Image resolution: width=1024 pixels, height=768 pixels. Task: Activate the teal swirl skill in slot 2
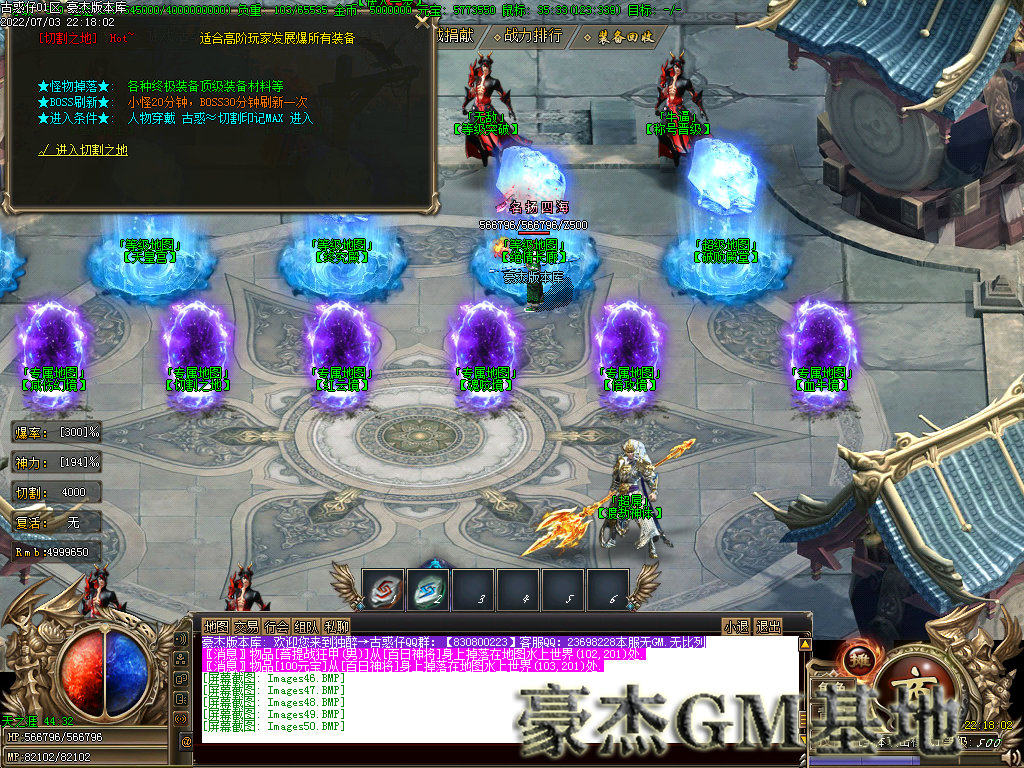click(x=429, y=590)
